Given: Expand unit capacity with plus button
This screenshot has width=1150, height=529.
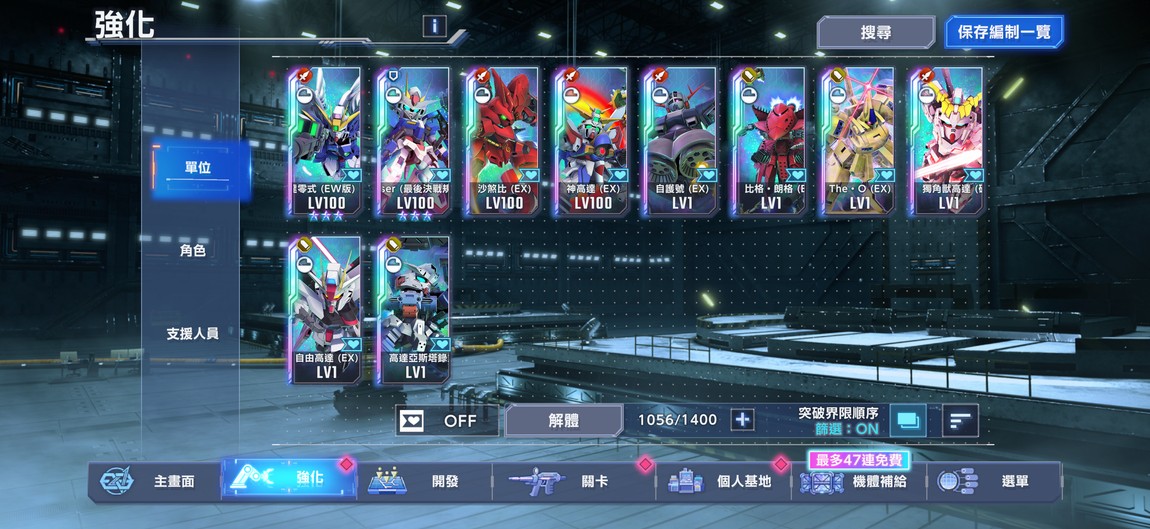Looking at the screenshot, I should click(742, 420).
